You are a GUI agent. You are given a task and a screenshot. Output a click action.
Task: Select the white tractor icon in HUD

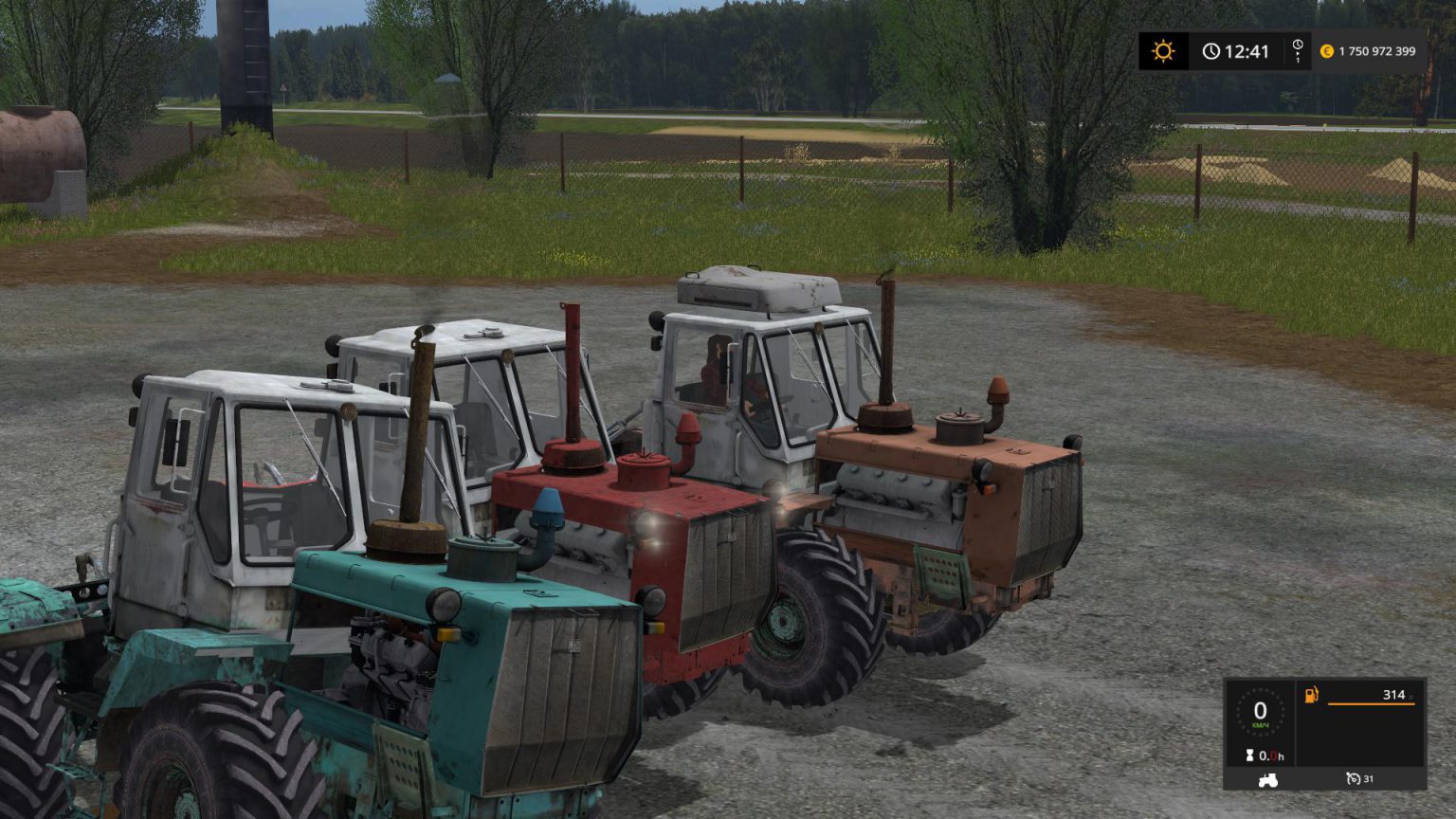(x=1267, y=779)
